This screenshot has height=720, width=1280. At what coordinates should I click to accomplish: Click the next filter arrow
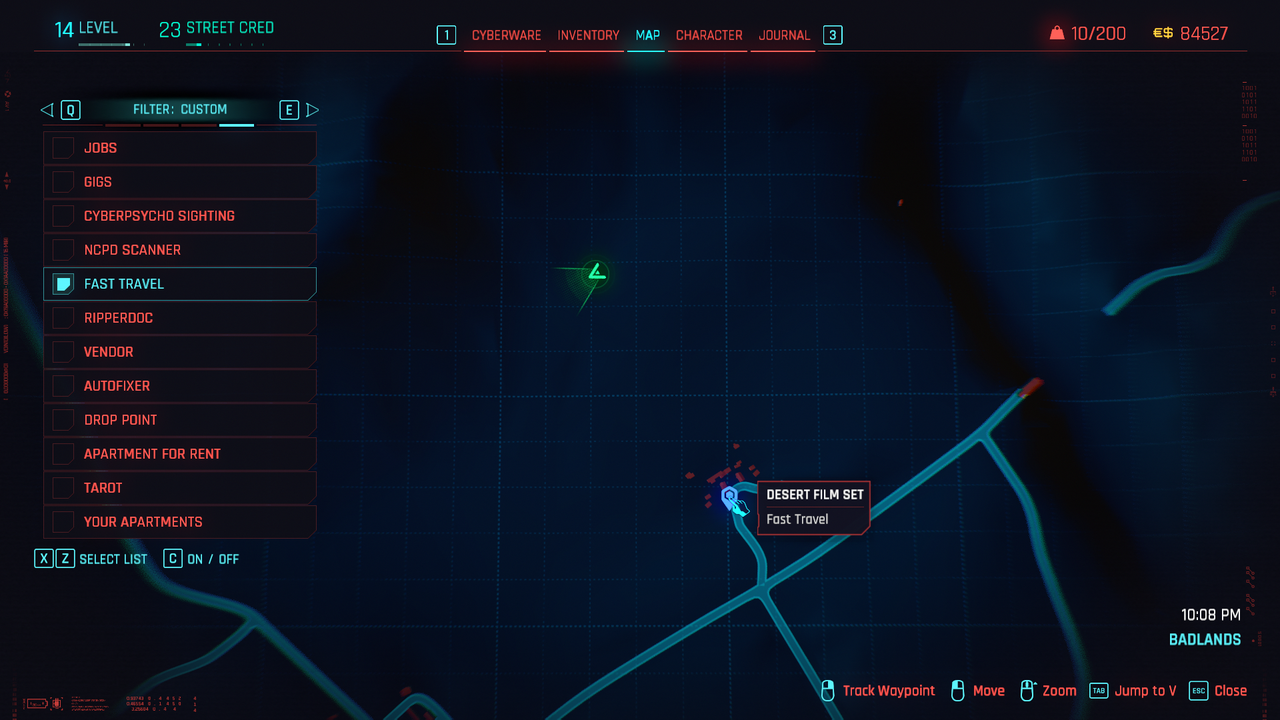point(312,110)
